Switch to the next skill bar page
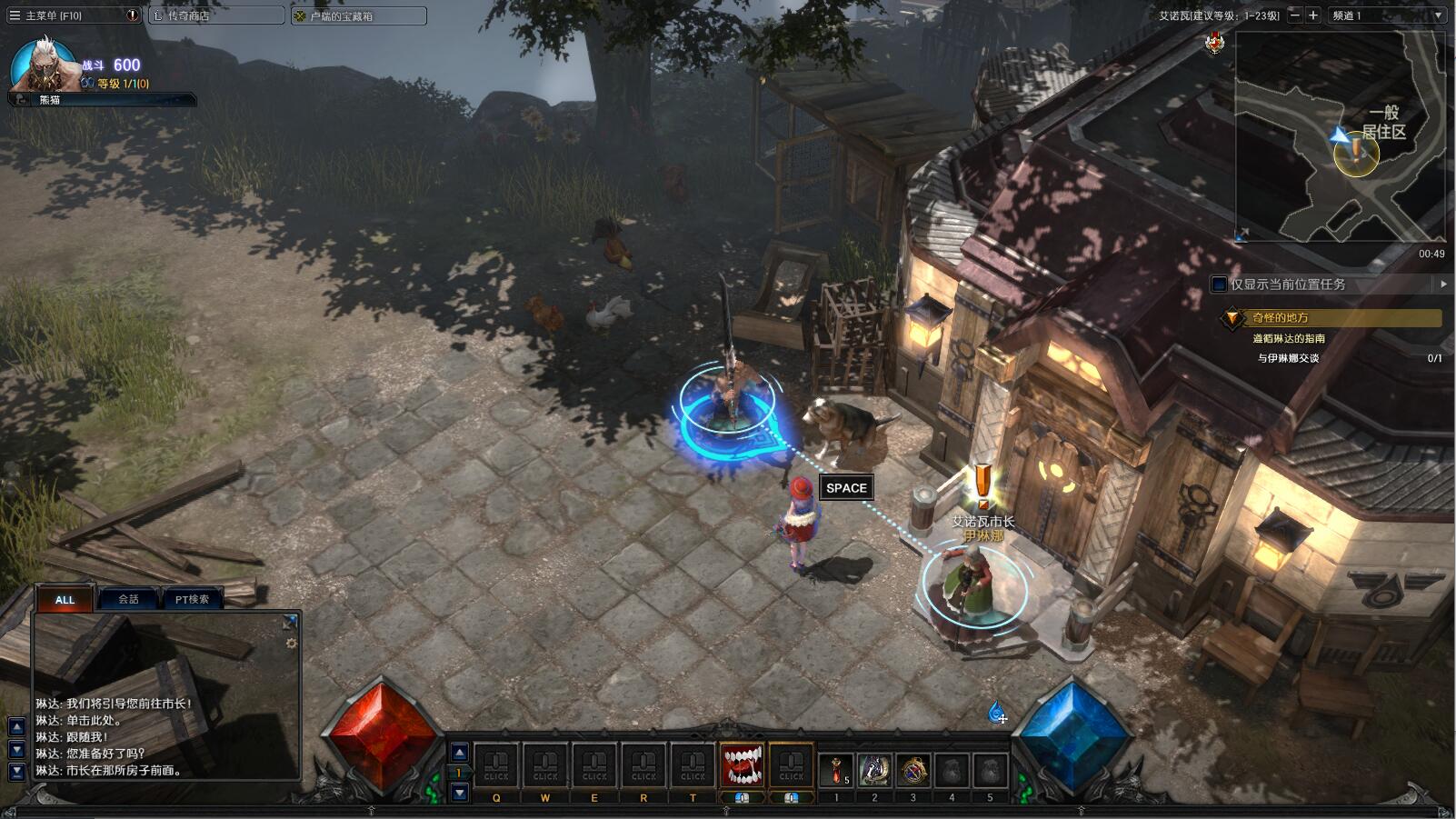The height and width of the screenshot is (819, 1456). (460, 793)
